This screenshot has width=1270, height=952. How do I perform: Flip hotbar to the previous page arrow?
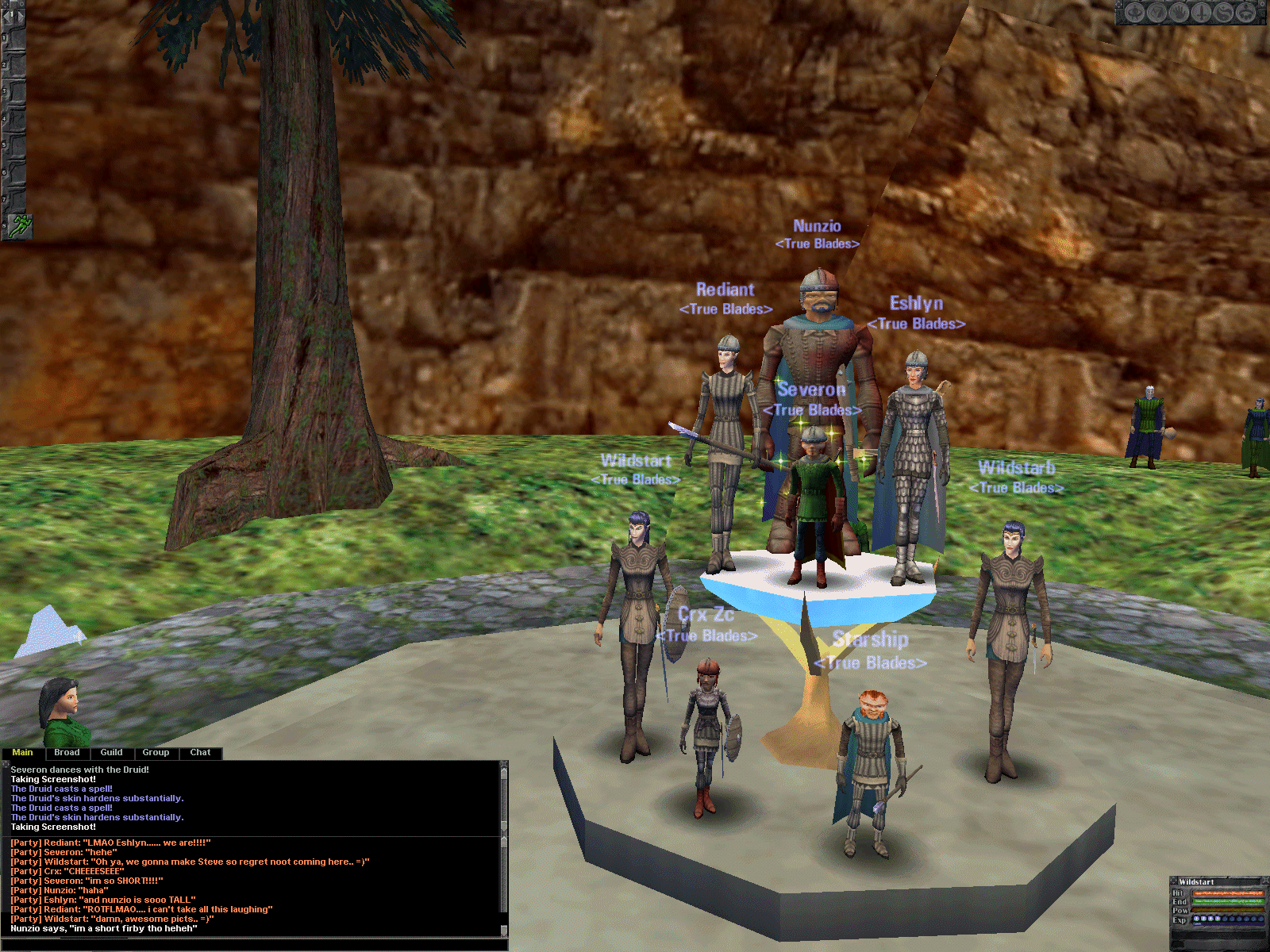pyautogui.click(x=6, y=16)
